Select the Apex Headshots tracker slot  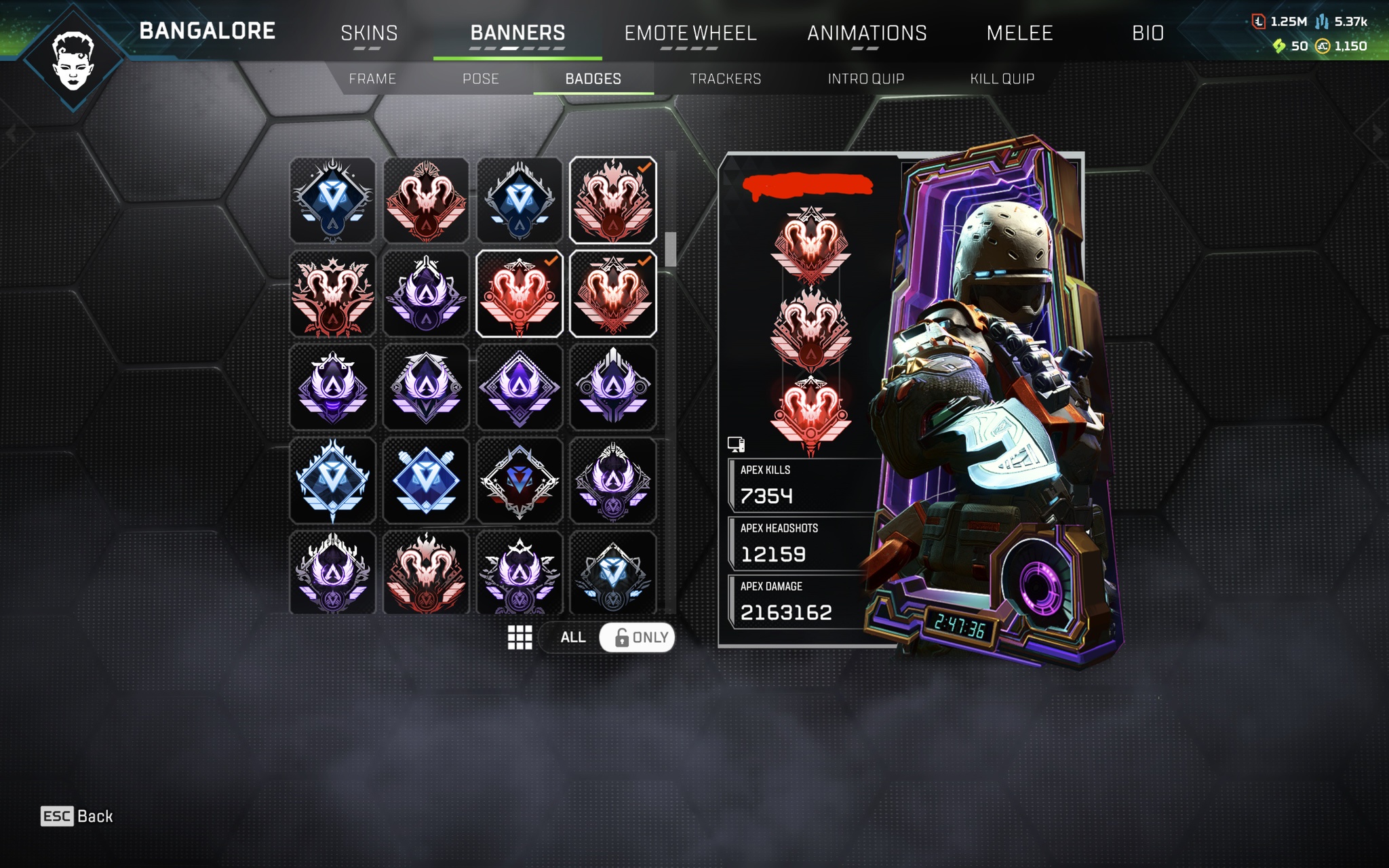pyautogui.click(x=800, y=543)
